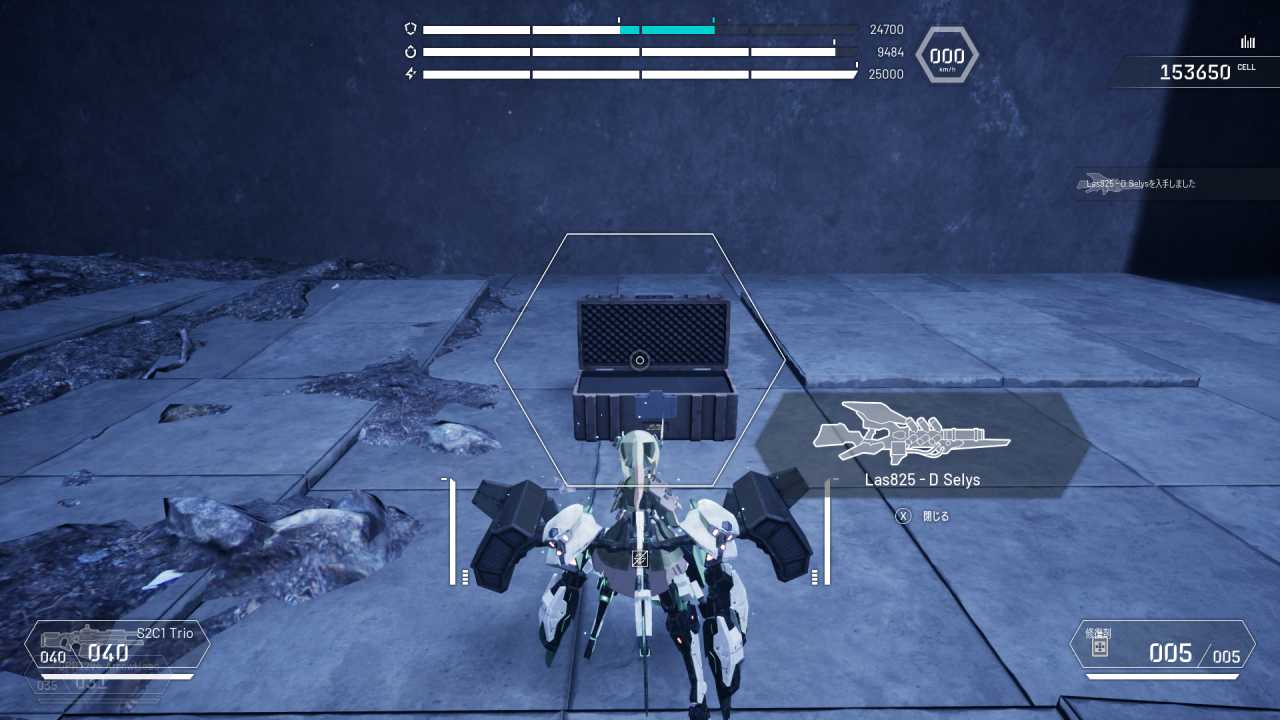The image size is (1280, 720).
Task: Click the 25000 energy value readout
Action: click(884, 73)
